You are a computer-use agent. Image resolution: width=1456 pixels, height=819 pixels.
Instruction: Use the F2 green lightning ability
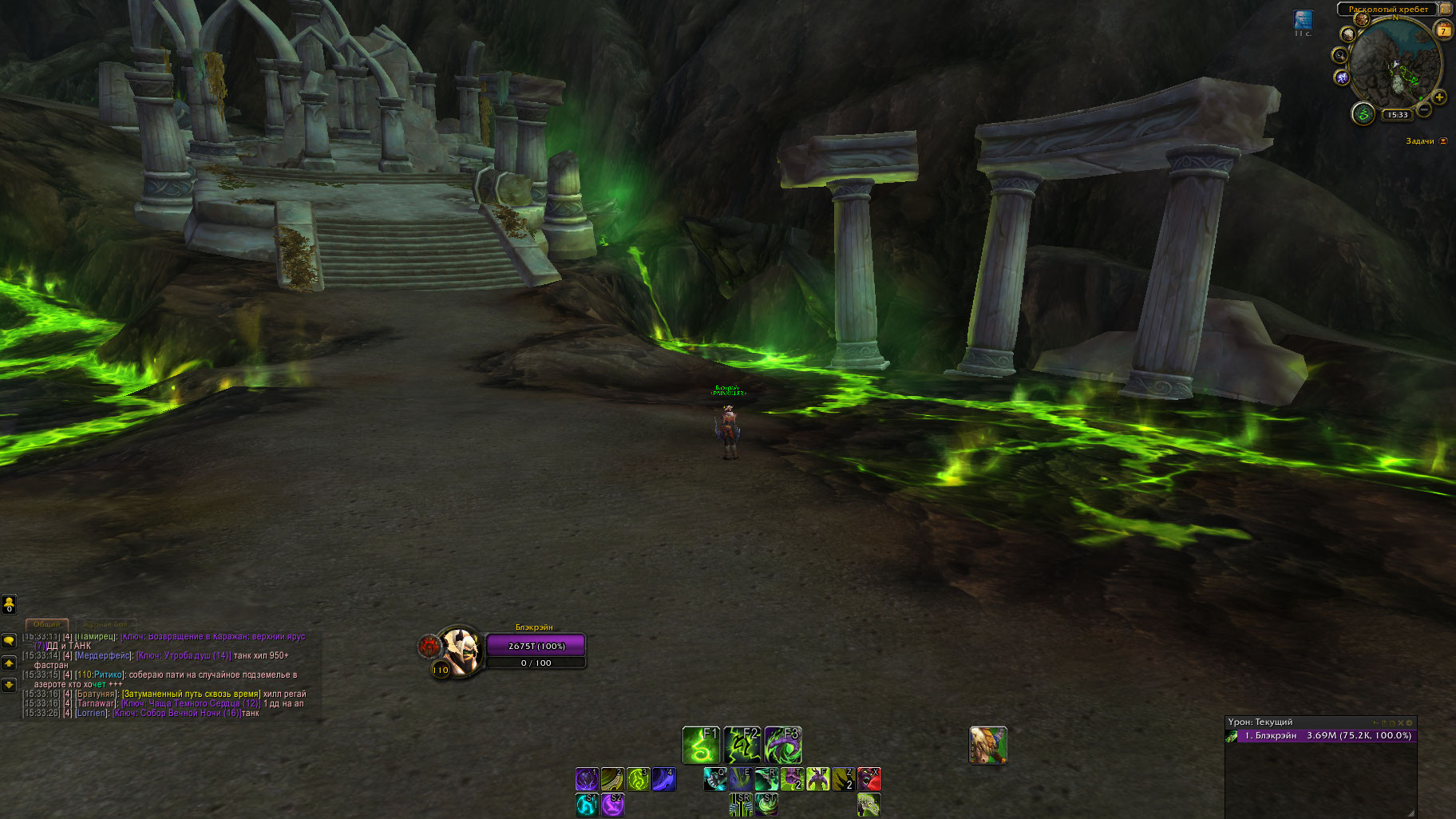742,745
